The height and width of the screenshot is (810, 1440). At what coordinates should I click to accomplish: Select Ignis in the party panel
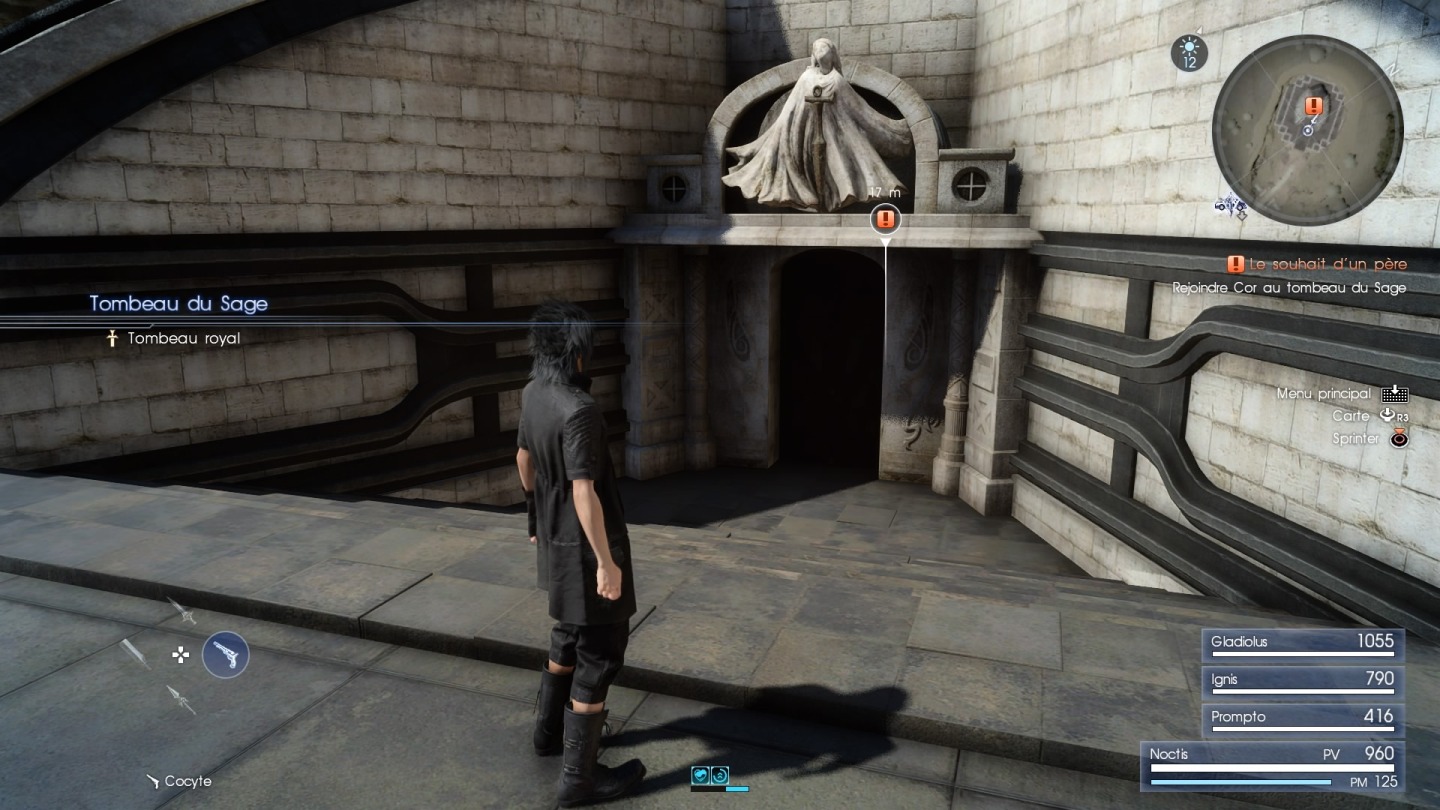(1302, 680)
